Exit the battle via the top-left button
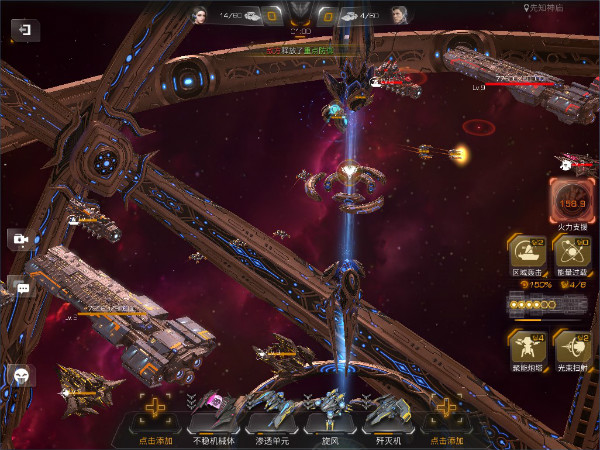Viewport: 600px width, 450px height. [x=24, y=30]
